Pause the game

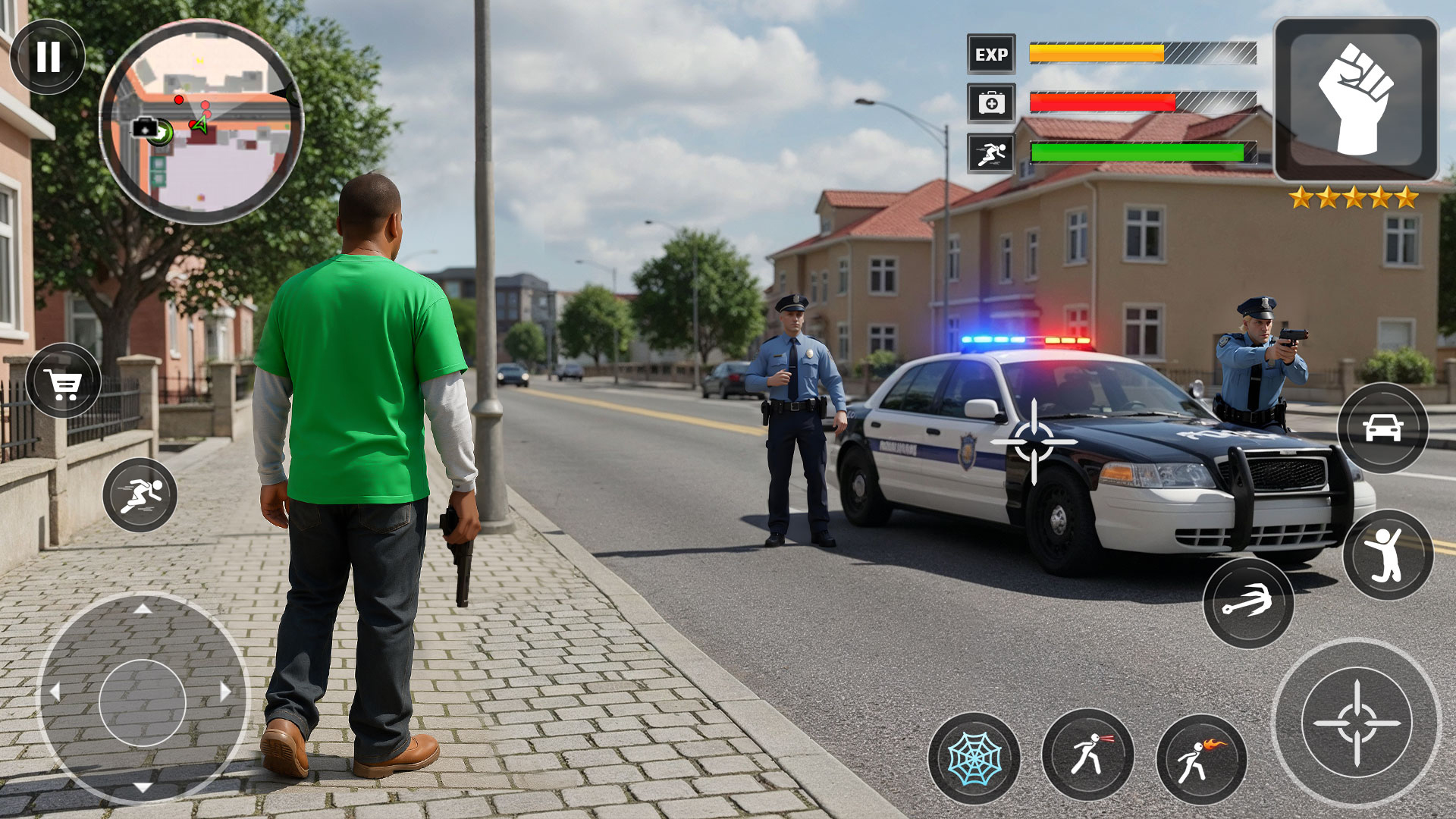(48, 57)
